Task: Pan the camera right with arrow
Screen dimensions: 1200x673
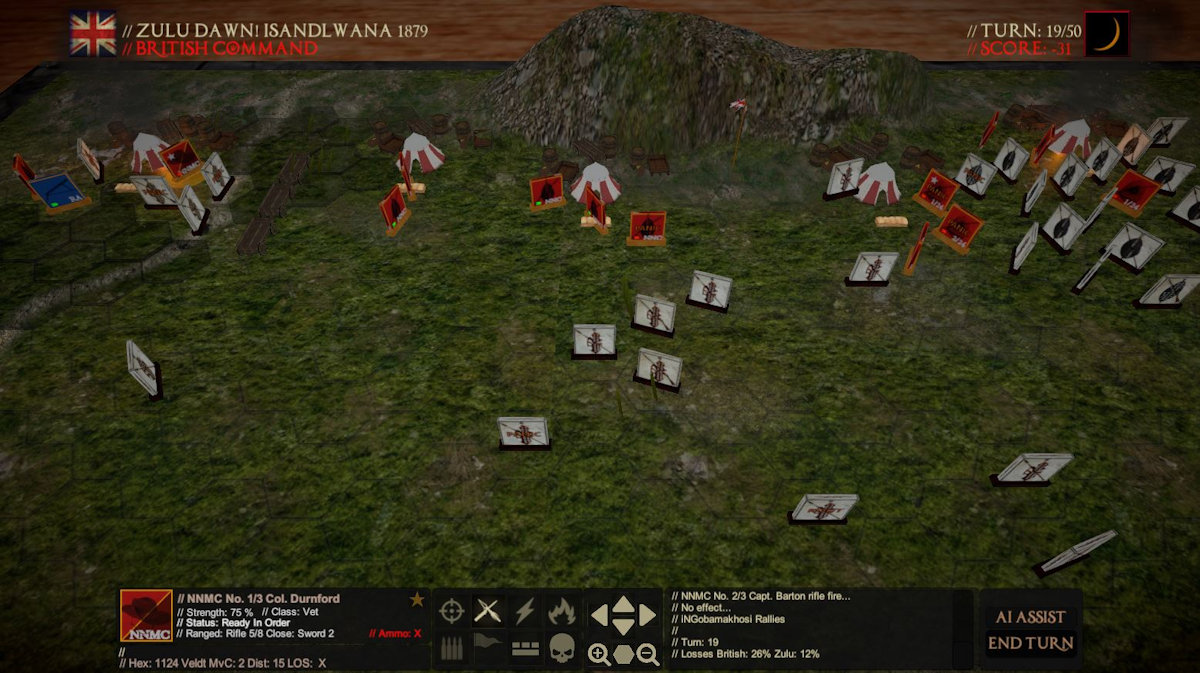Action: (x=648, y=614)
